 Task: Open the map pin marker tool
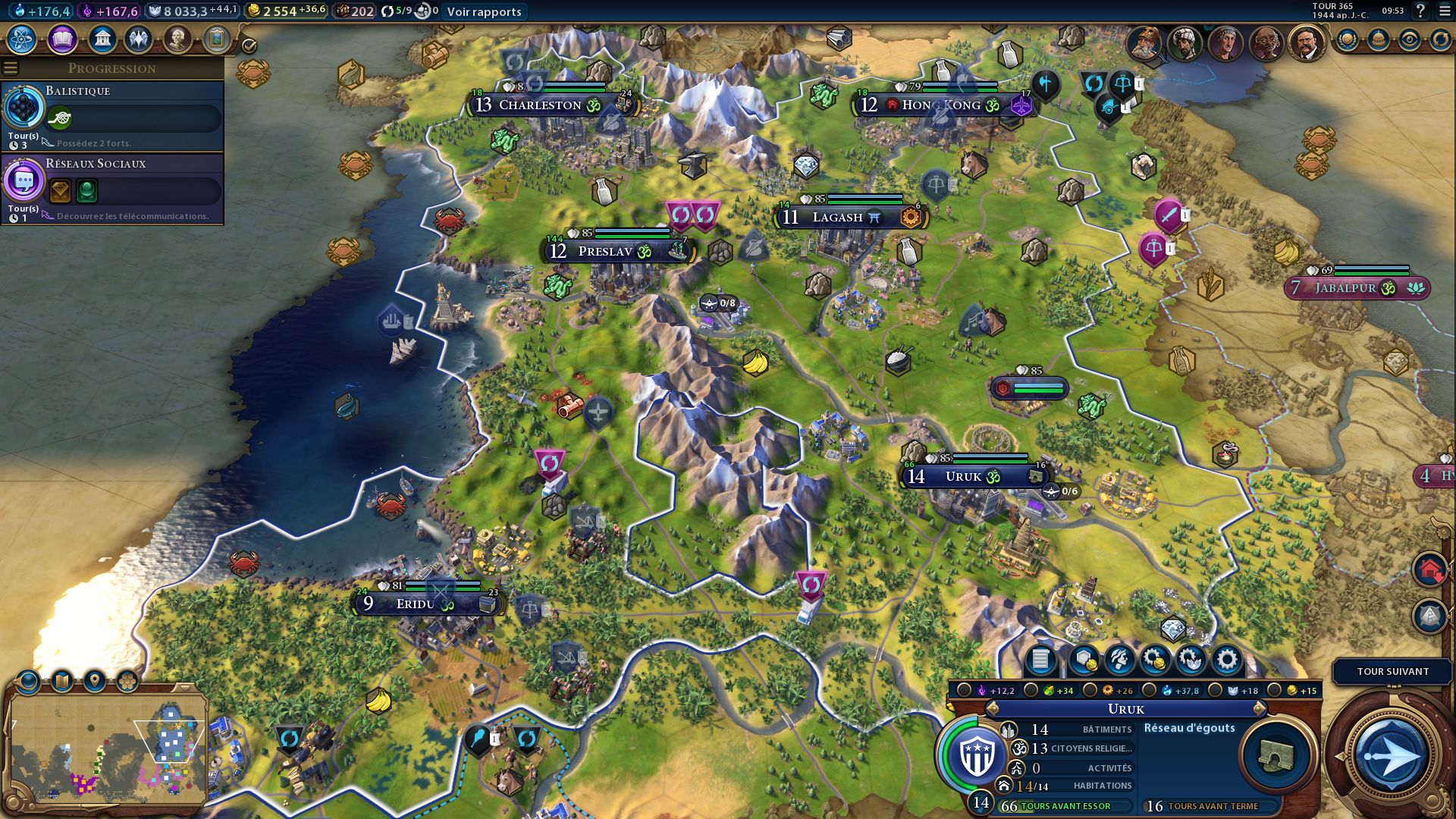pyautogui.click(x=95, y=681)
